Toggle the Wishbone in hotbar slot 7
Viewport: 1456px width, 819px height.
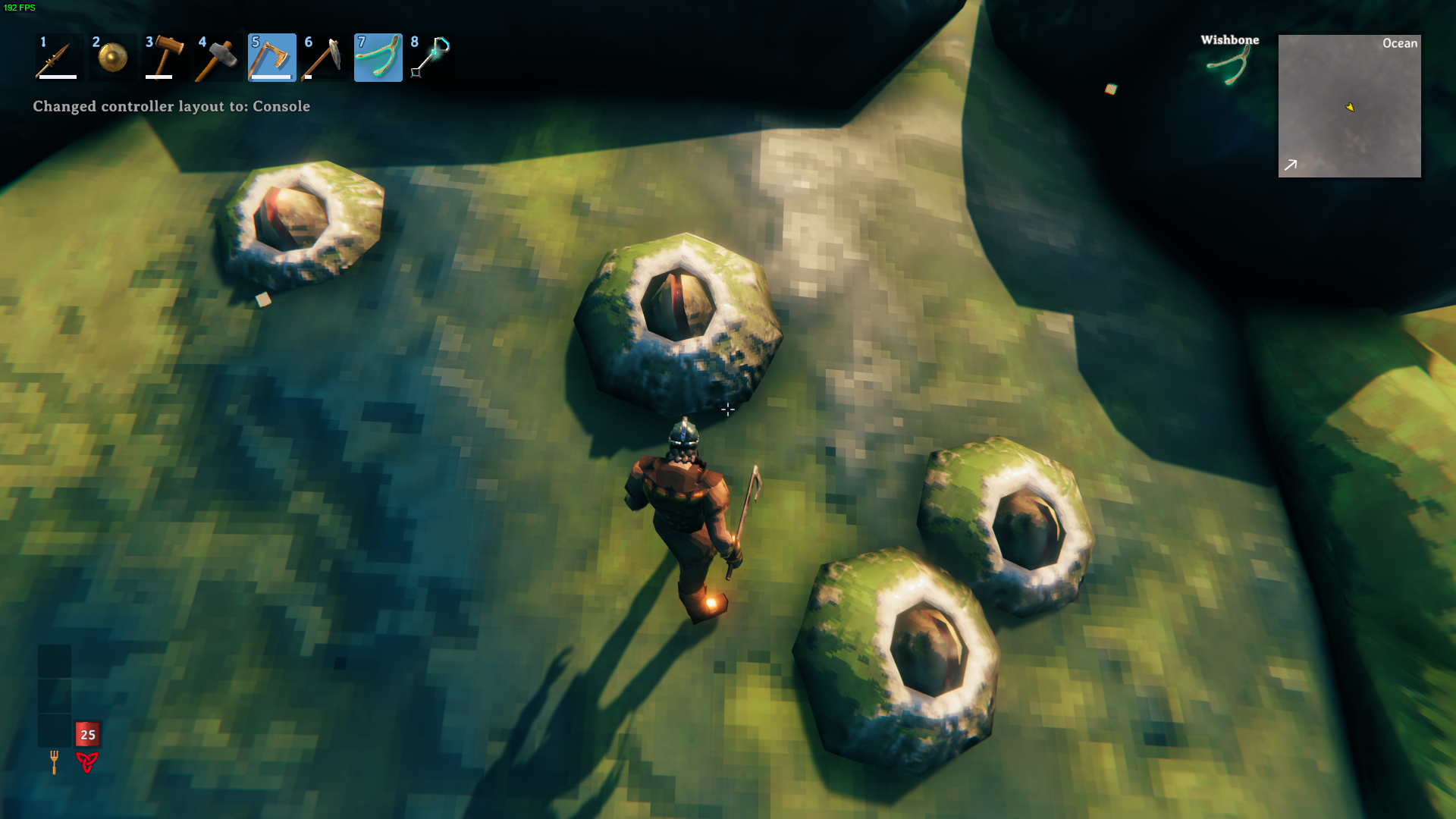pyautogui.click(x=378, y=58)
